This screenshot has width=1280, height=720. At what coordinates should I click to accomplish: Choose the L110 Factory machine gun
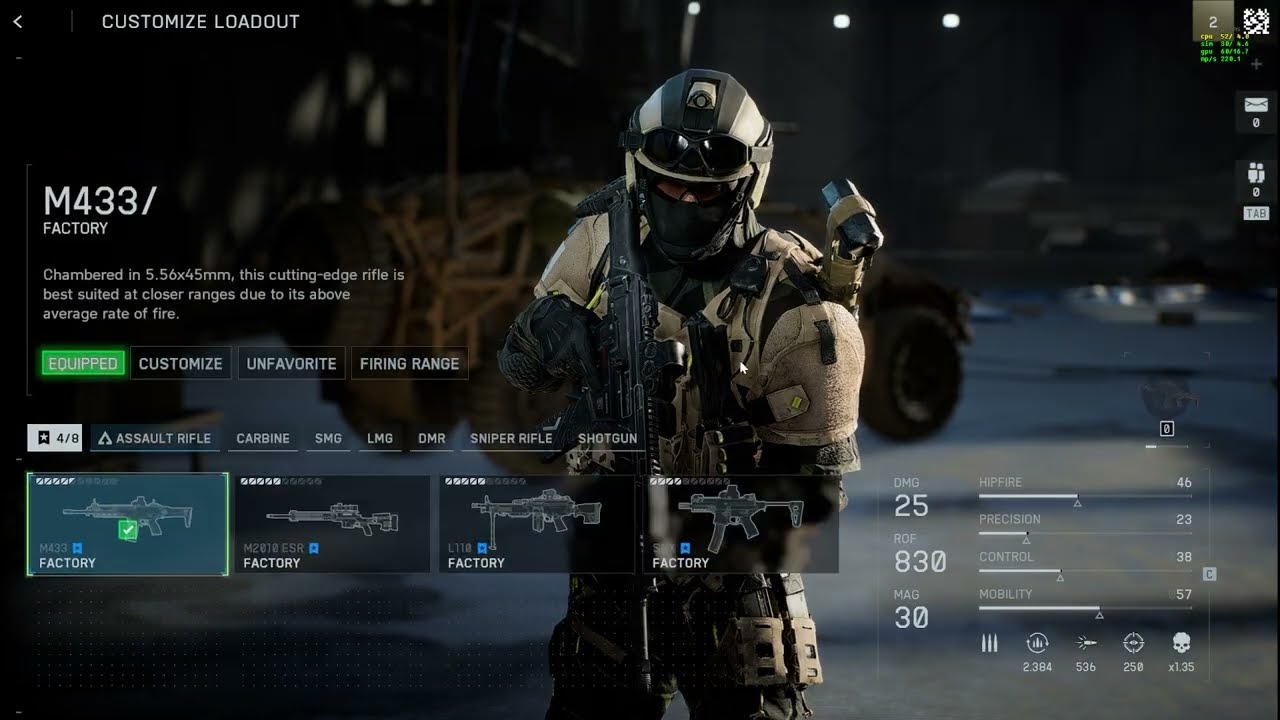537,524
